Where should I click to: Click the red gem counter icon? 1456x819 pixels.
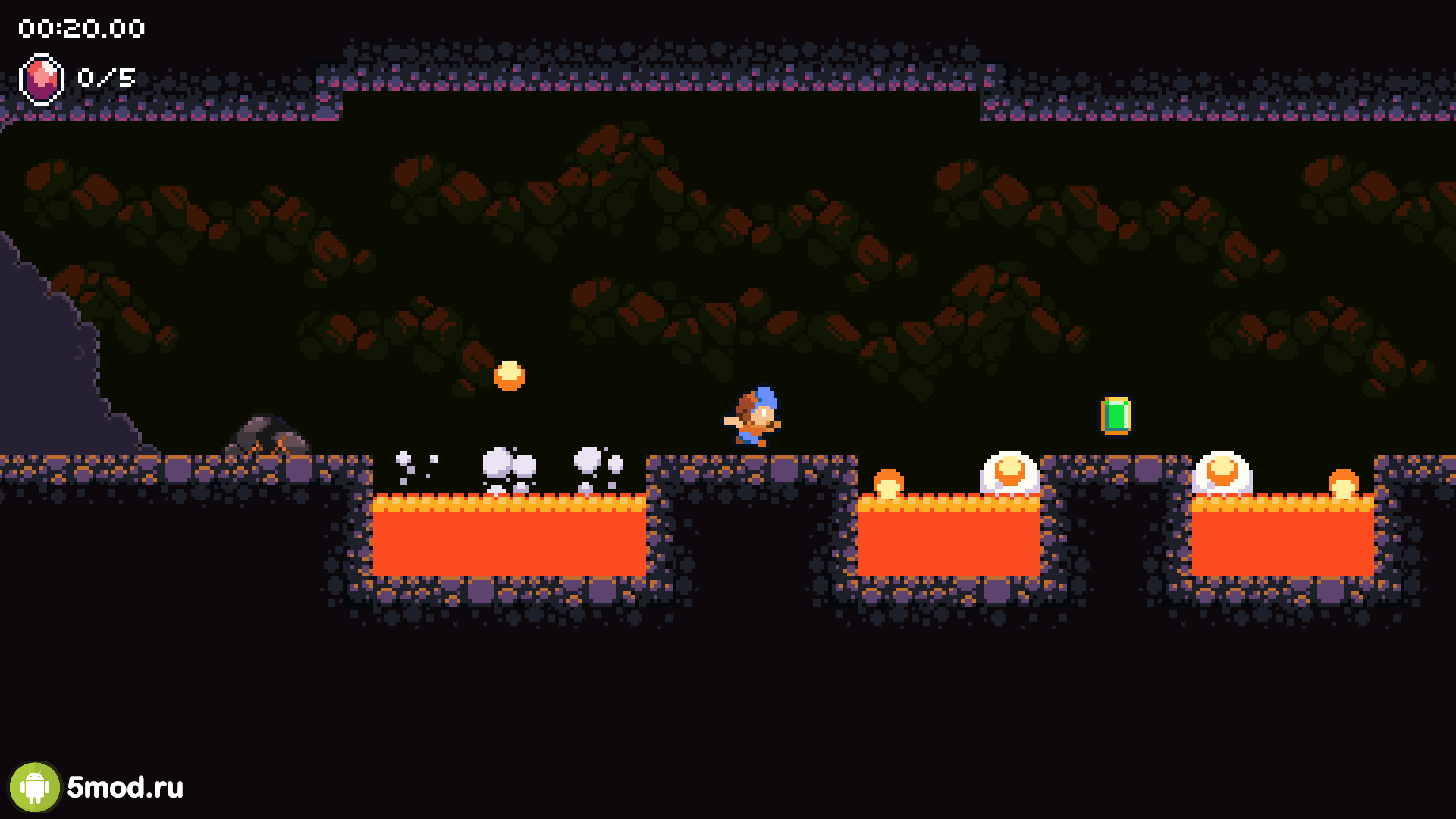41,78
